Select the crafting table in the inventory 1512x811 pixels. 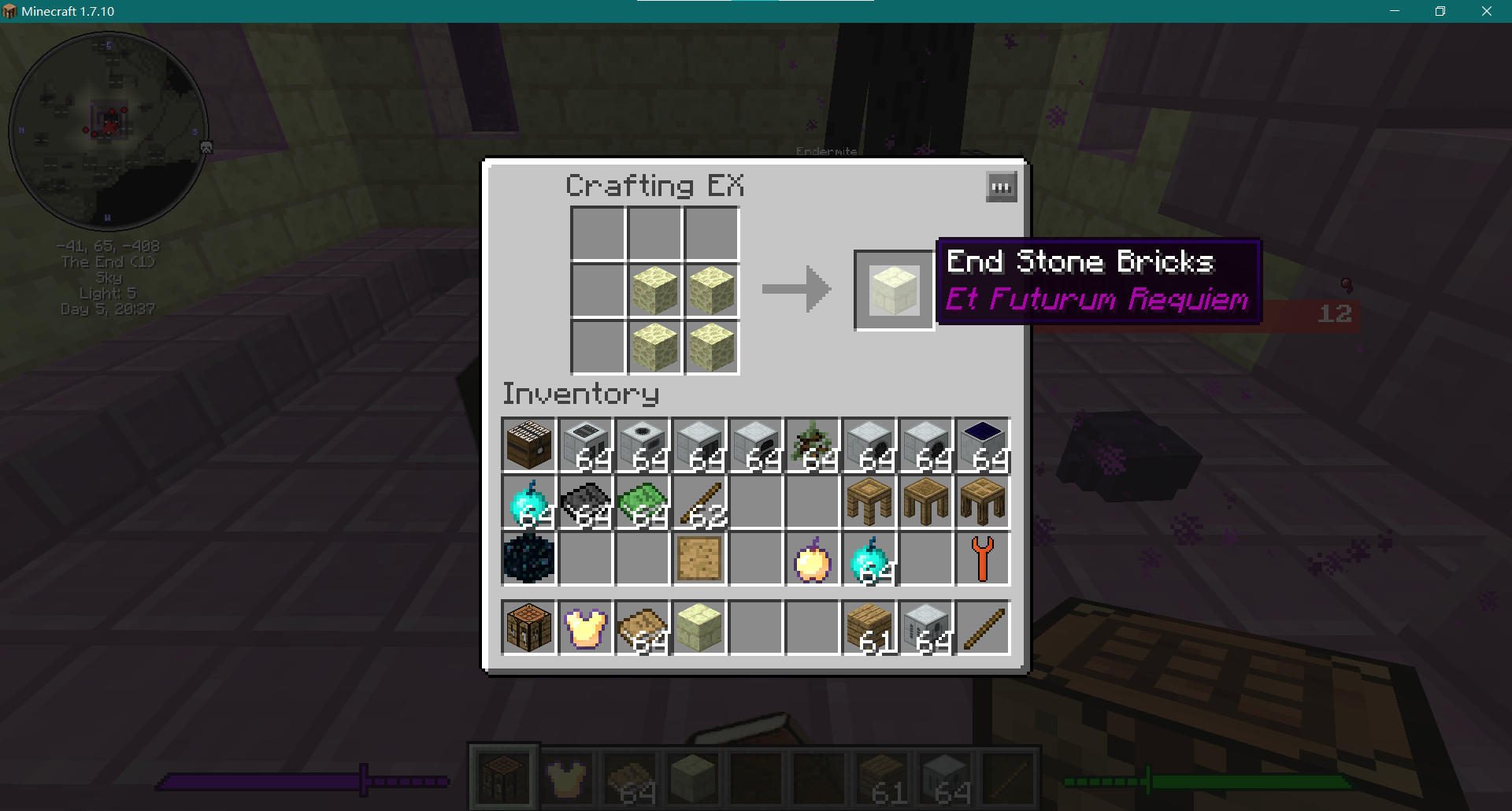(x=528, y=628)
